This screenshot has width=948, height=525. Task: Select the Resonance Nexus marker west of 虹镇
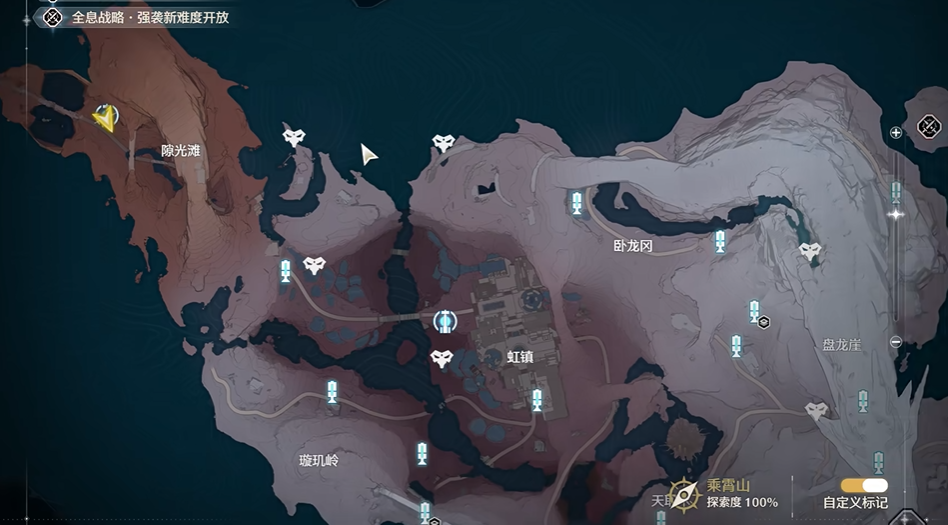coord(445,321)
